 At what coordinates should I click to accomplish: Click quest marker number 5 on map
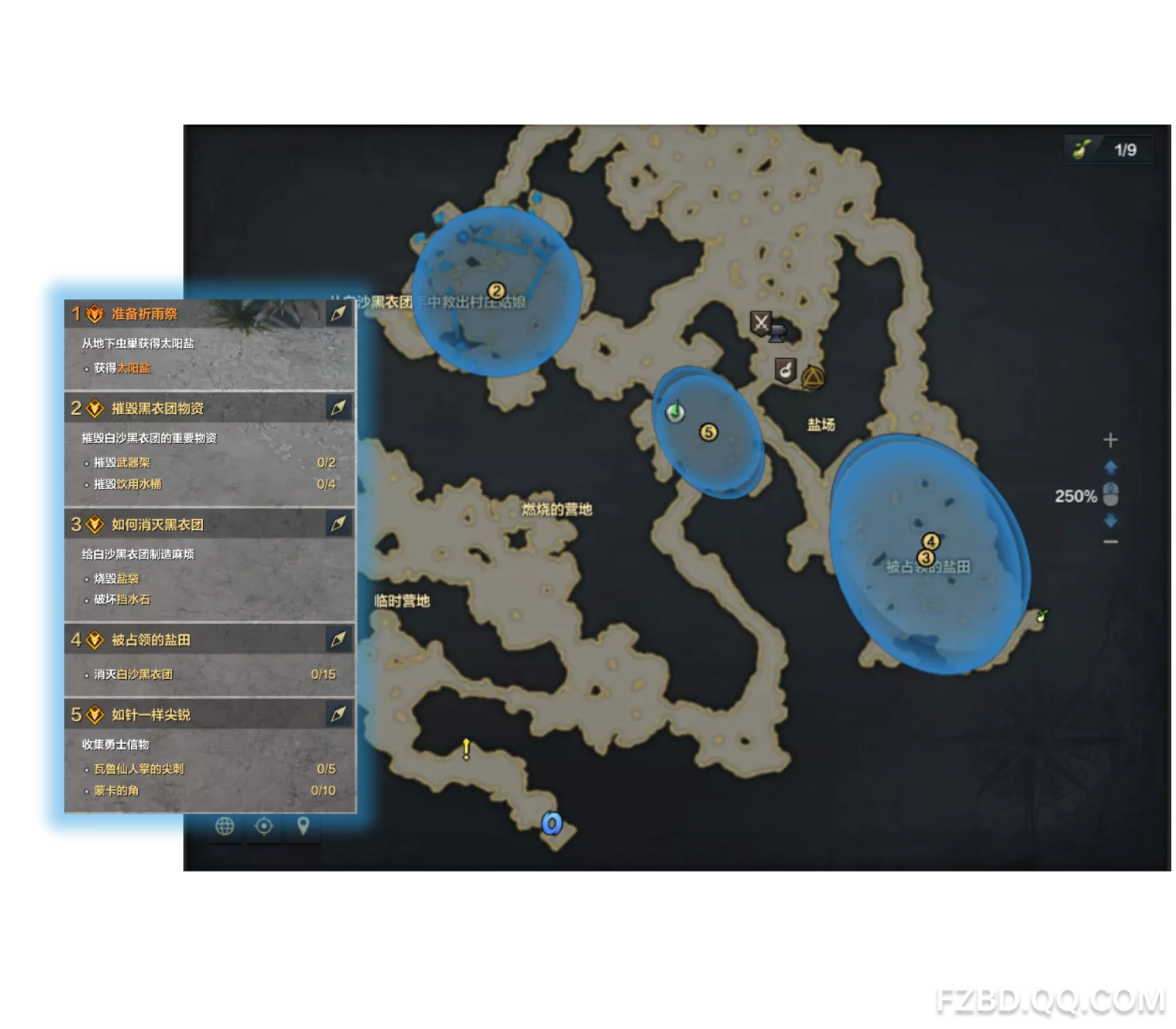click(x=709, y=432)
